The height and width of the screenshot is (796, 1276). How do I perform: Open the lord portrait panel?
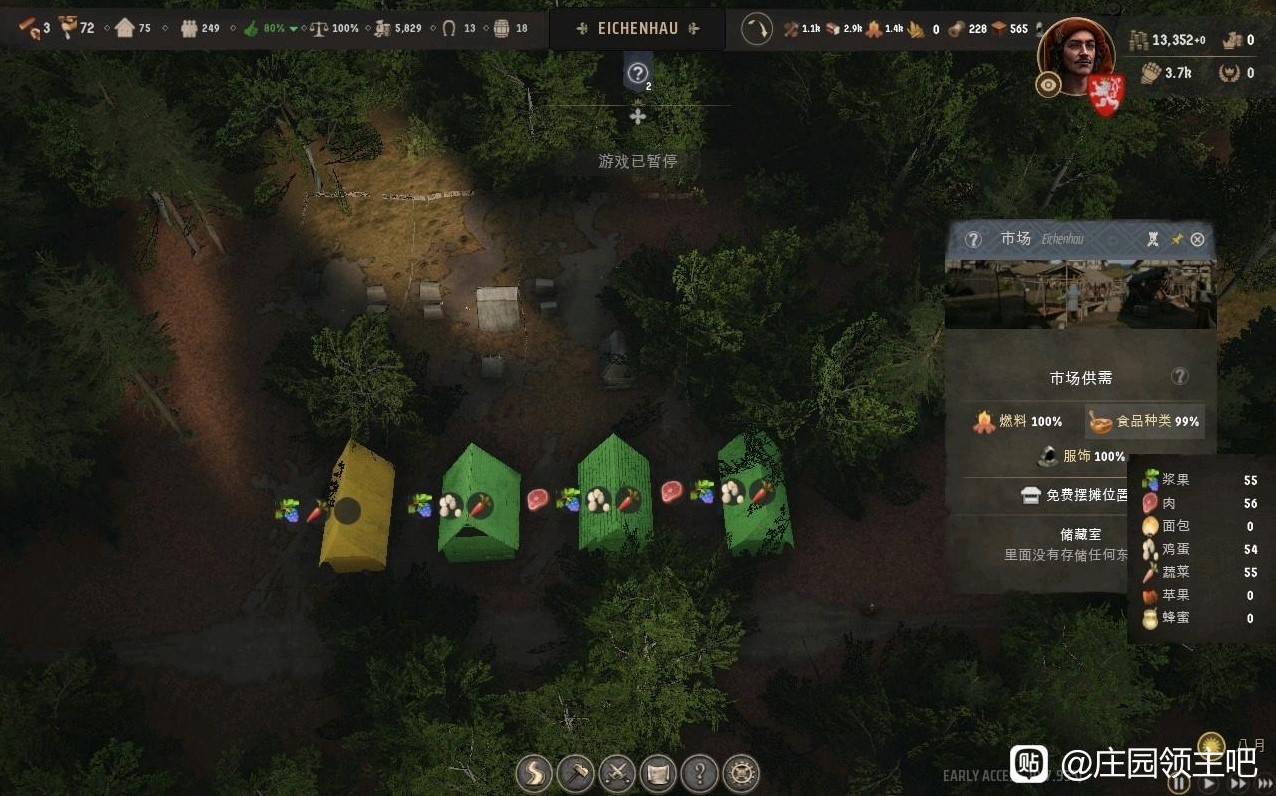tap(1075, 55)
